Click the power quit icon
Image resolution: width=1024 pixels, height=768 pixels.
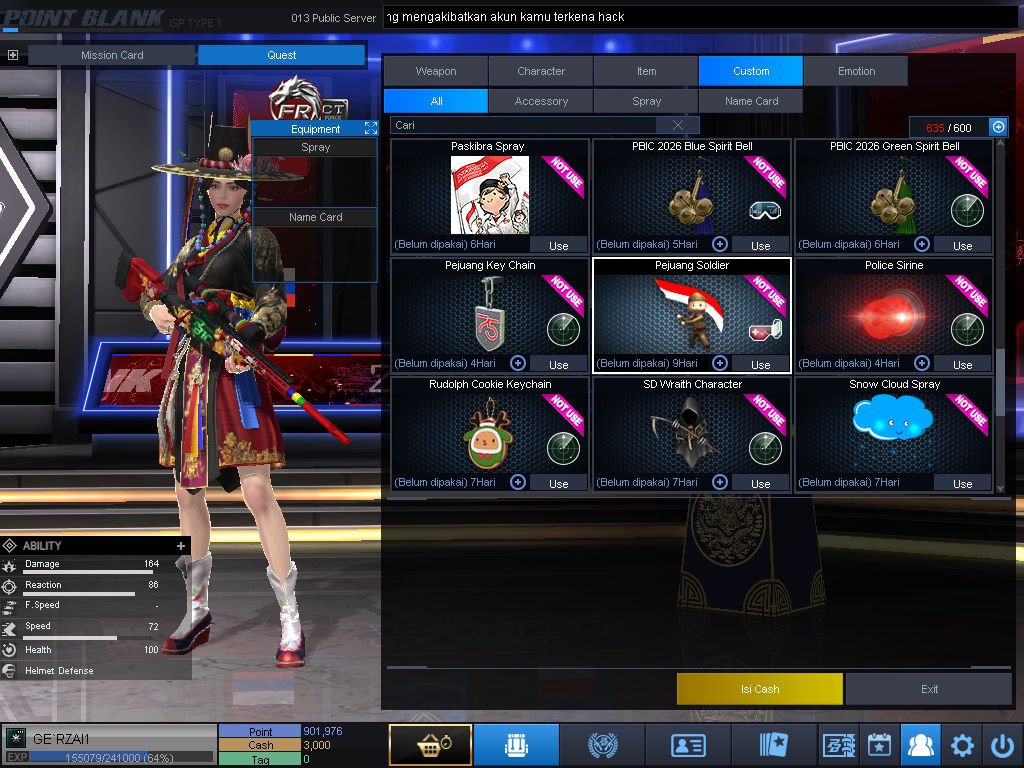tap(1002, 745)
